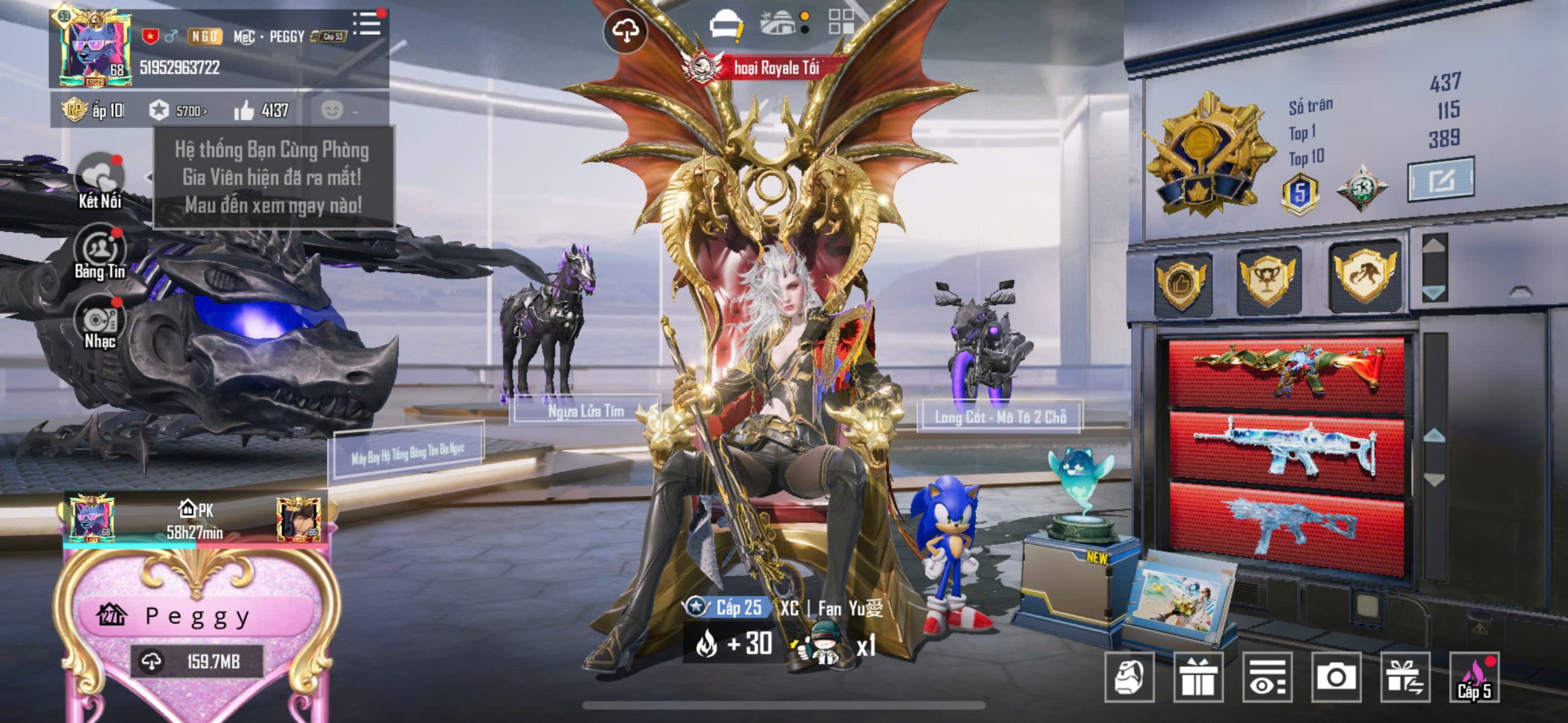This screenshot has width=1568, height=723.
Task: Open the stone head statue icon
Action: point(1129,676)
